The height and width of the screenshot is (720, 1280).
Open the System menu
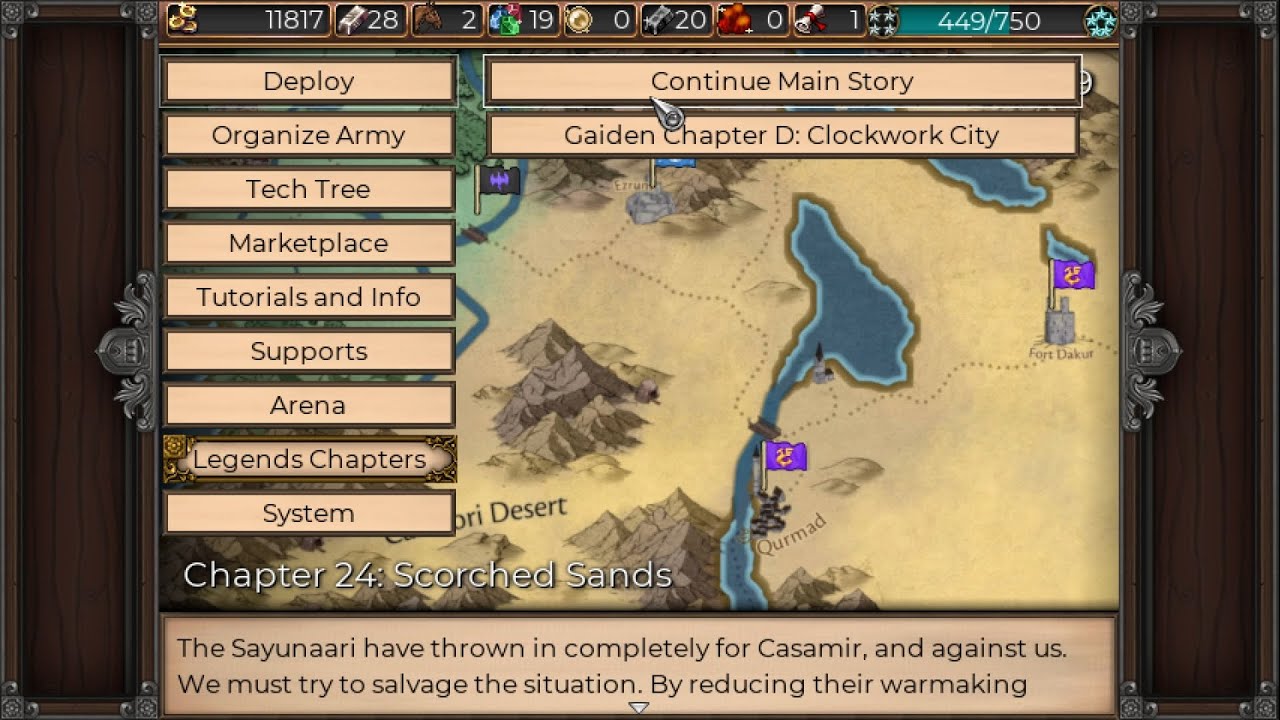[308, 513]
